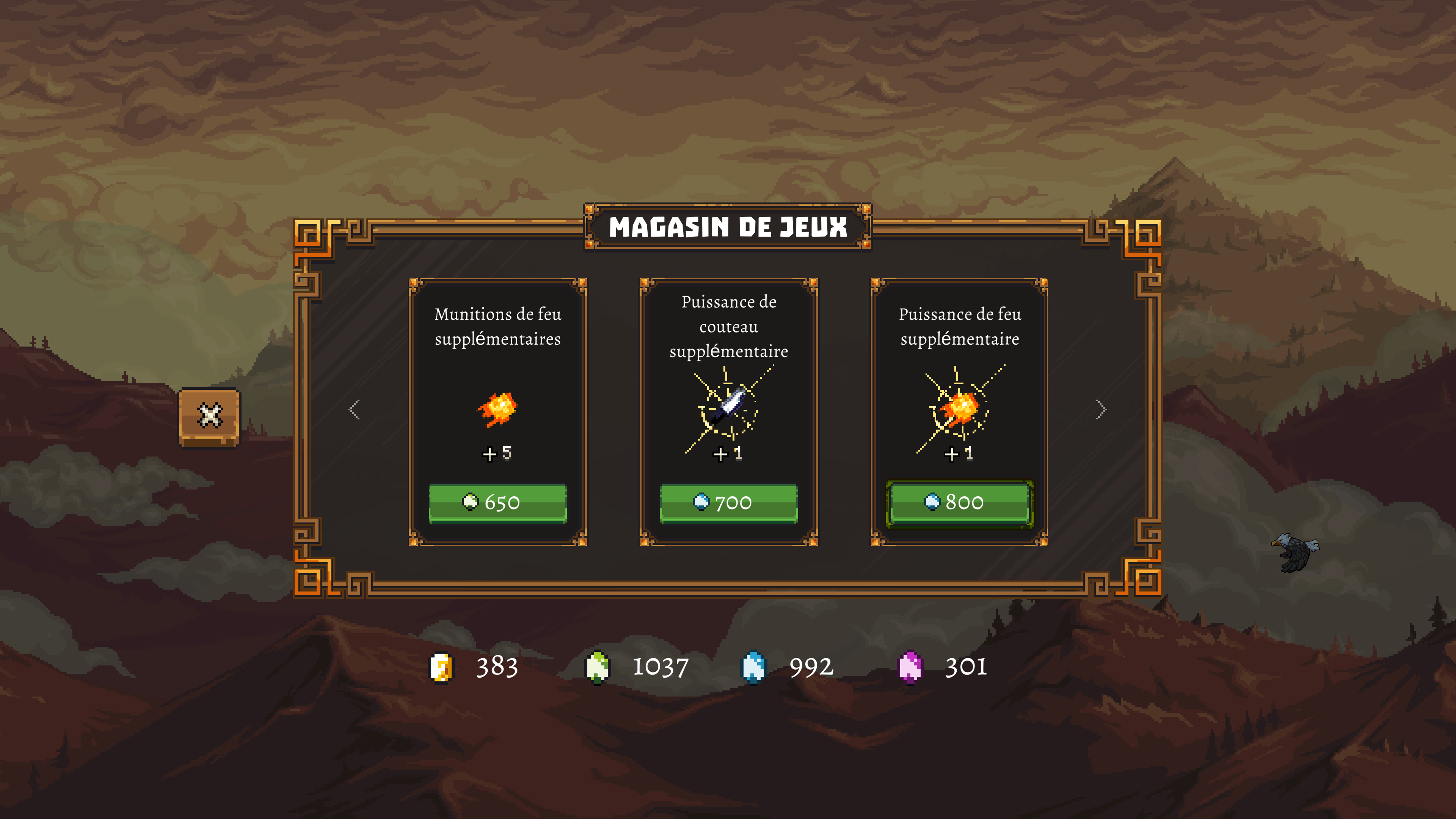
Task: Show next shop items with right arrow
Action: pyautogui.click(x=1101, y=409)
